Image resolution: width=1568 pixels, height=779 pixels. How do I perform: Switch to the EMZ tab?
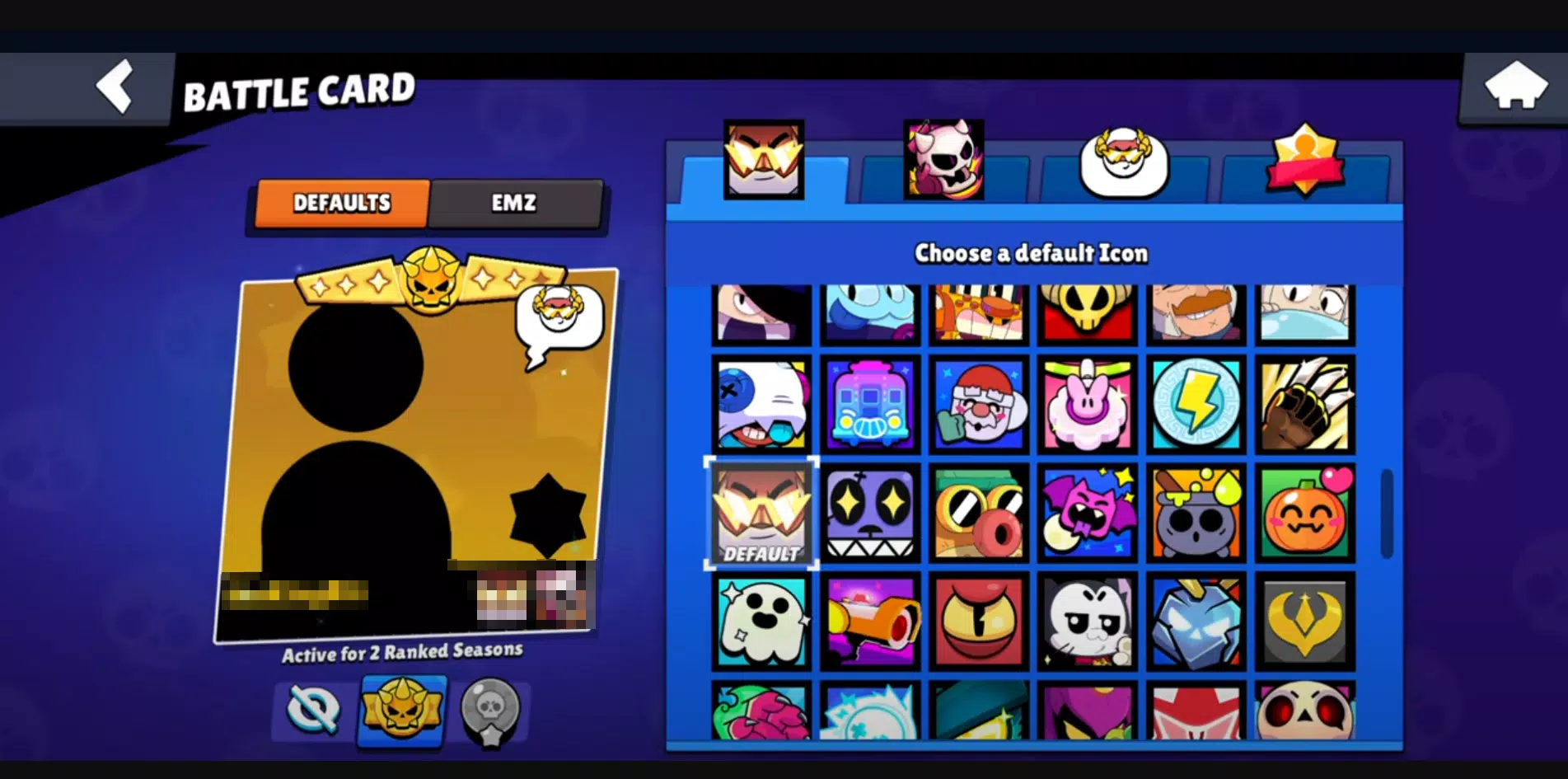coord(515,202)
